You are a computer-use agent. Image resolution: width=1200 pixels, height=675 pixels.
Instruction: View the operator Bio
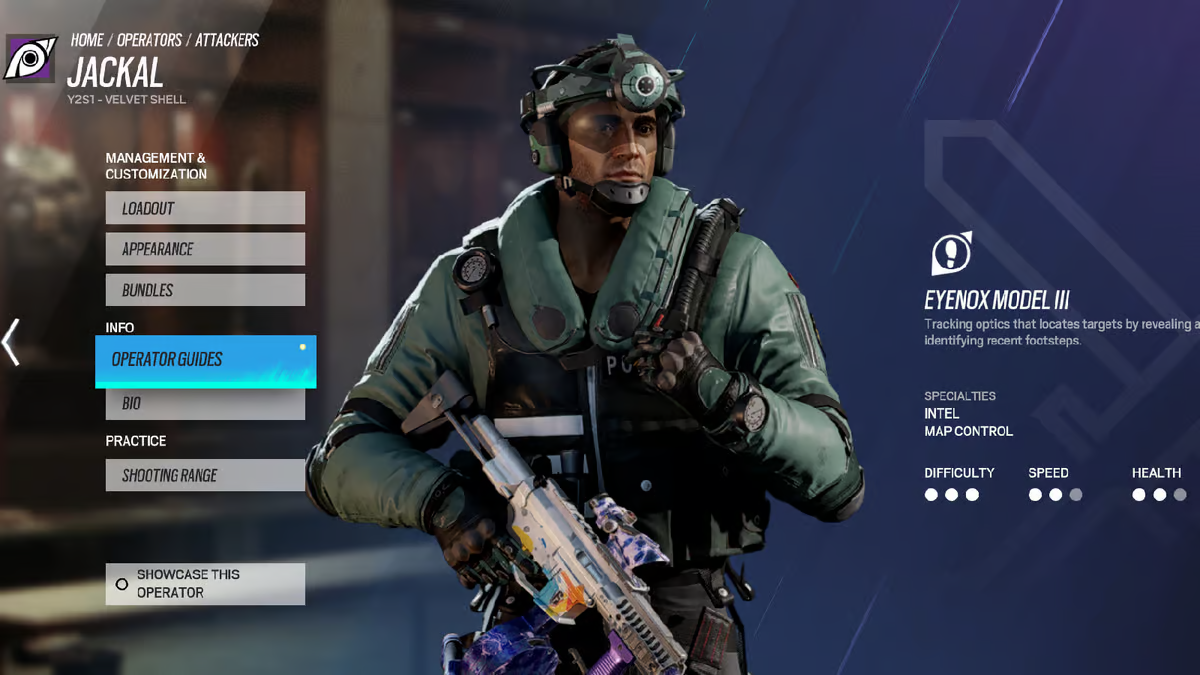coord(205,404)
